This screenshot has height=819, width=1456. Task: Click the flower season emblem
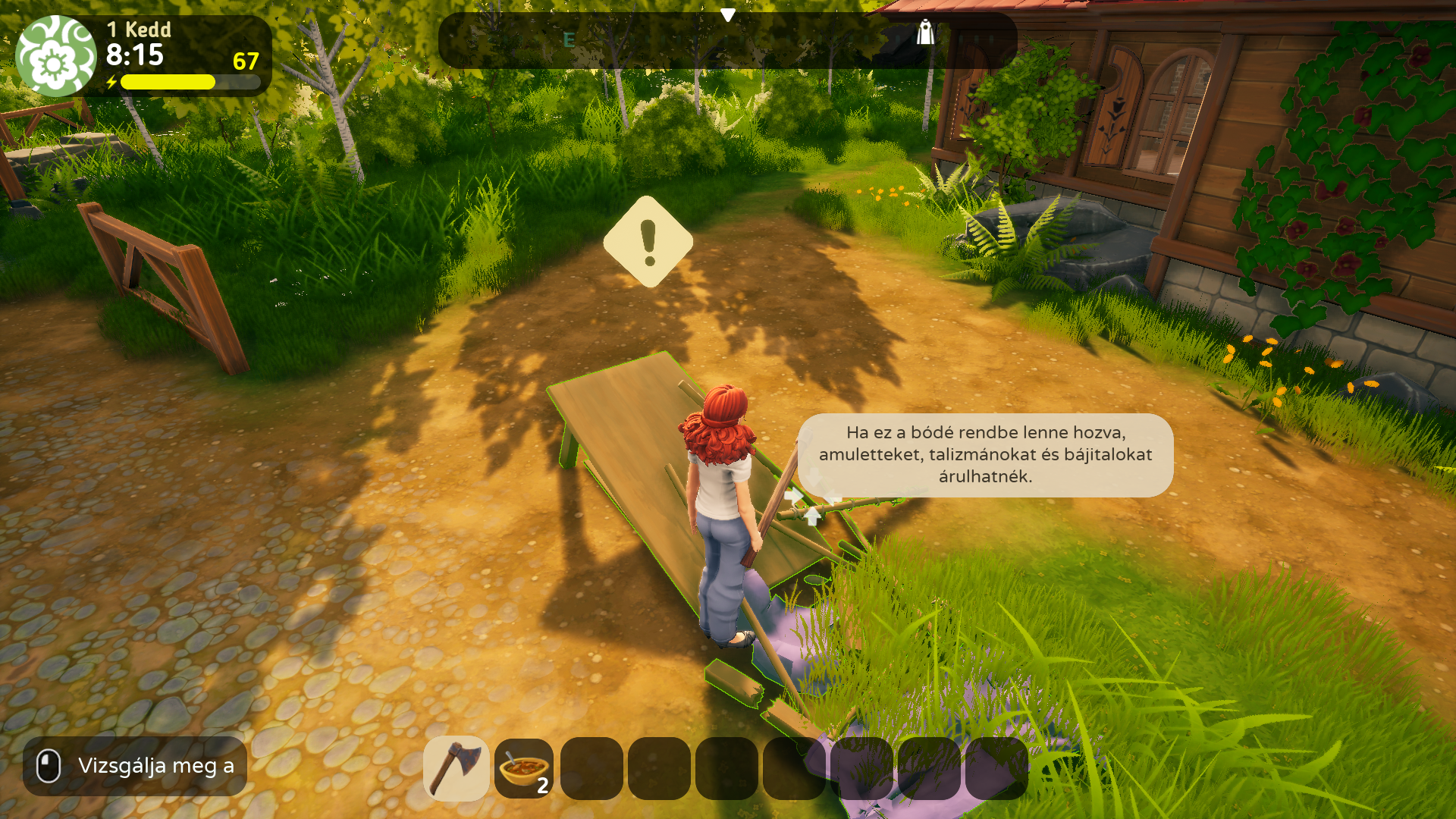tap(55, 56)
